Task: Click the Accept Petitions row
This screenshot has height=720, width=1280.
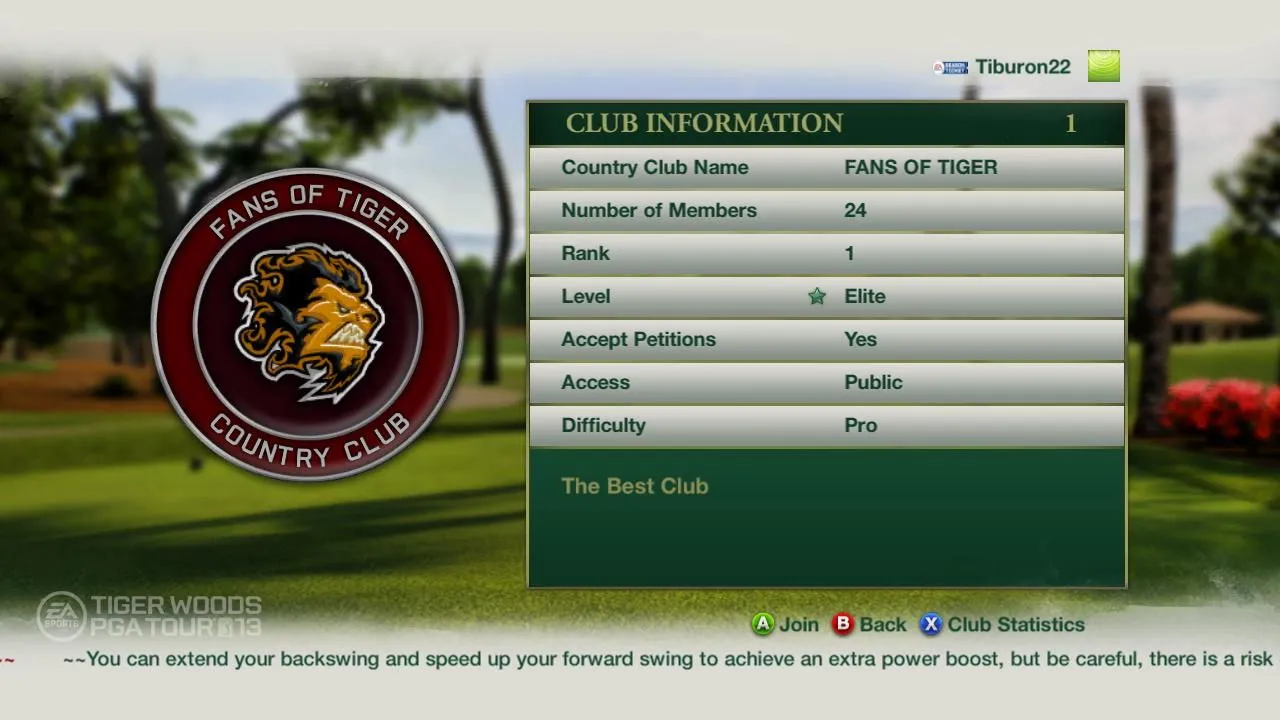Action: click(826, 340)
